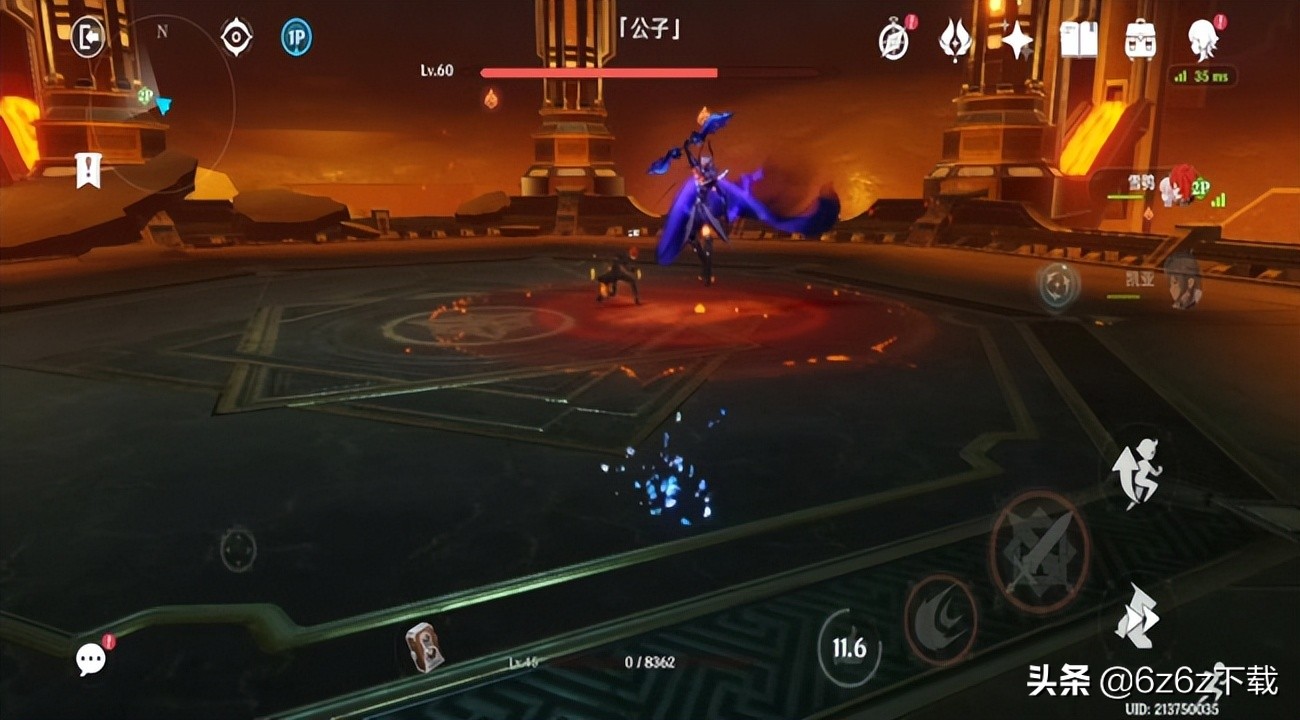This screenshot has width=1300, height=720.
Task: Leave the domain via the exit door icon
Action: (88, 39)
